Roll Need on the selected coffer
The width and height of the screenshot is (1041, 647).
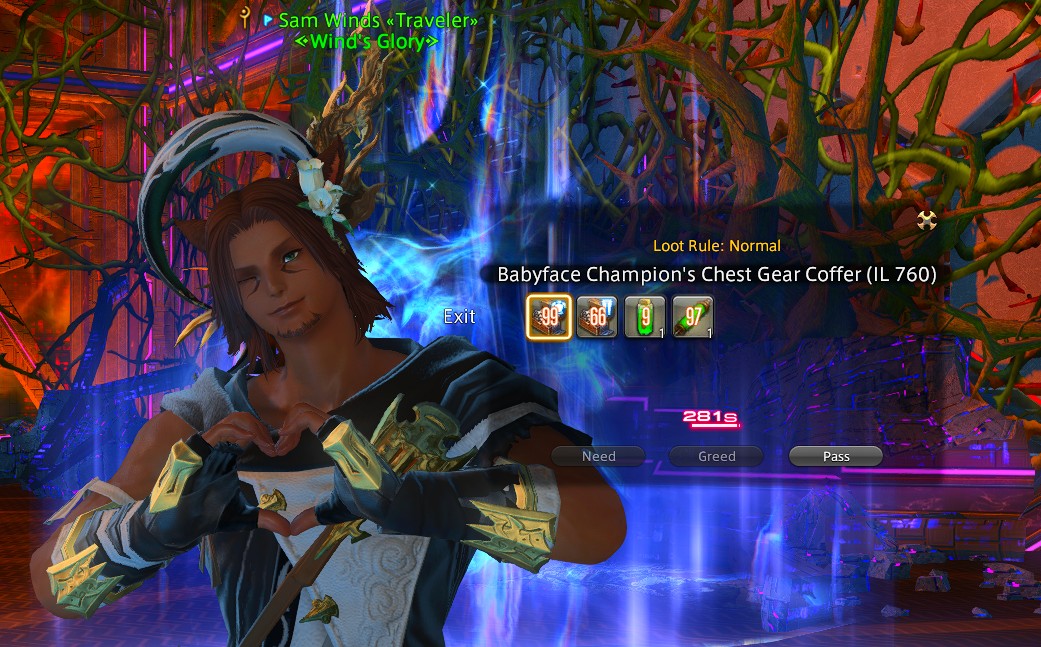pos(599,456)
